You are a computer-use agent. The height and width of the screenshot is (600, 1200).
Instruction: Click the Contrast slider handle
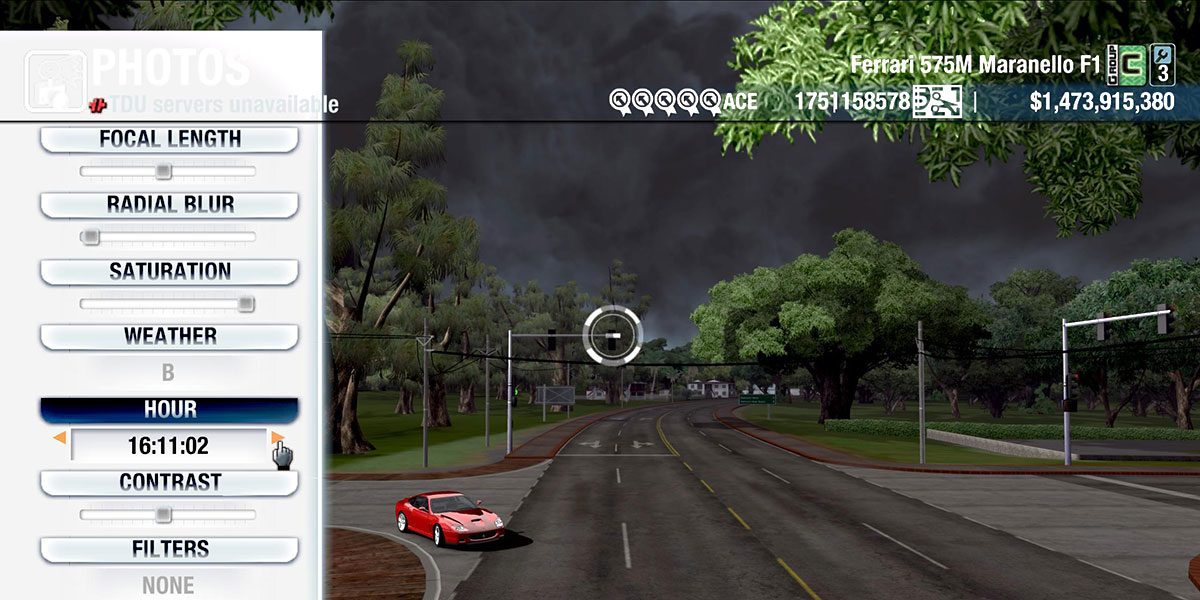point(164,515)
